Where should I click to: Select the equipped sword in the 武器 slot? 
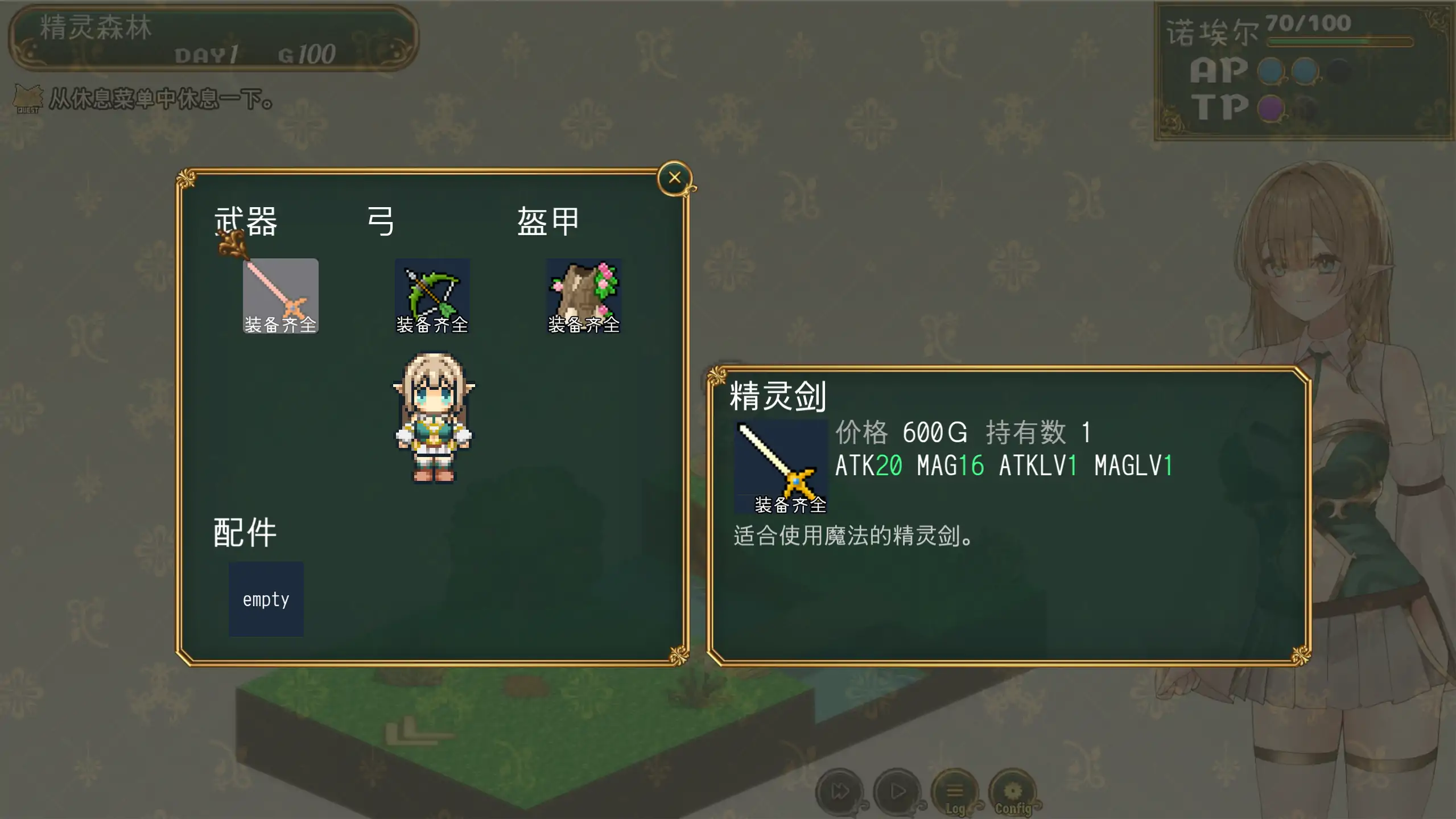[x=280, y=295]
